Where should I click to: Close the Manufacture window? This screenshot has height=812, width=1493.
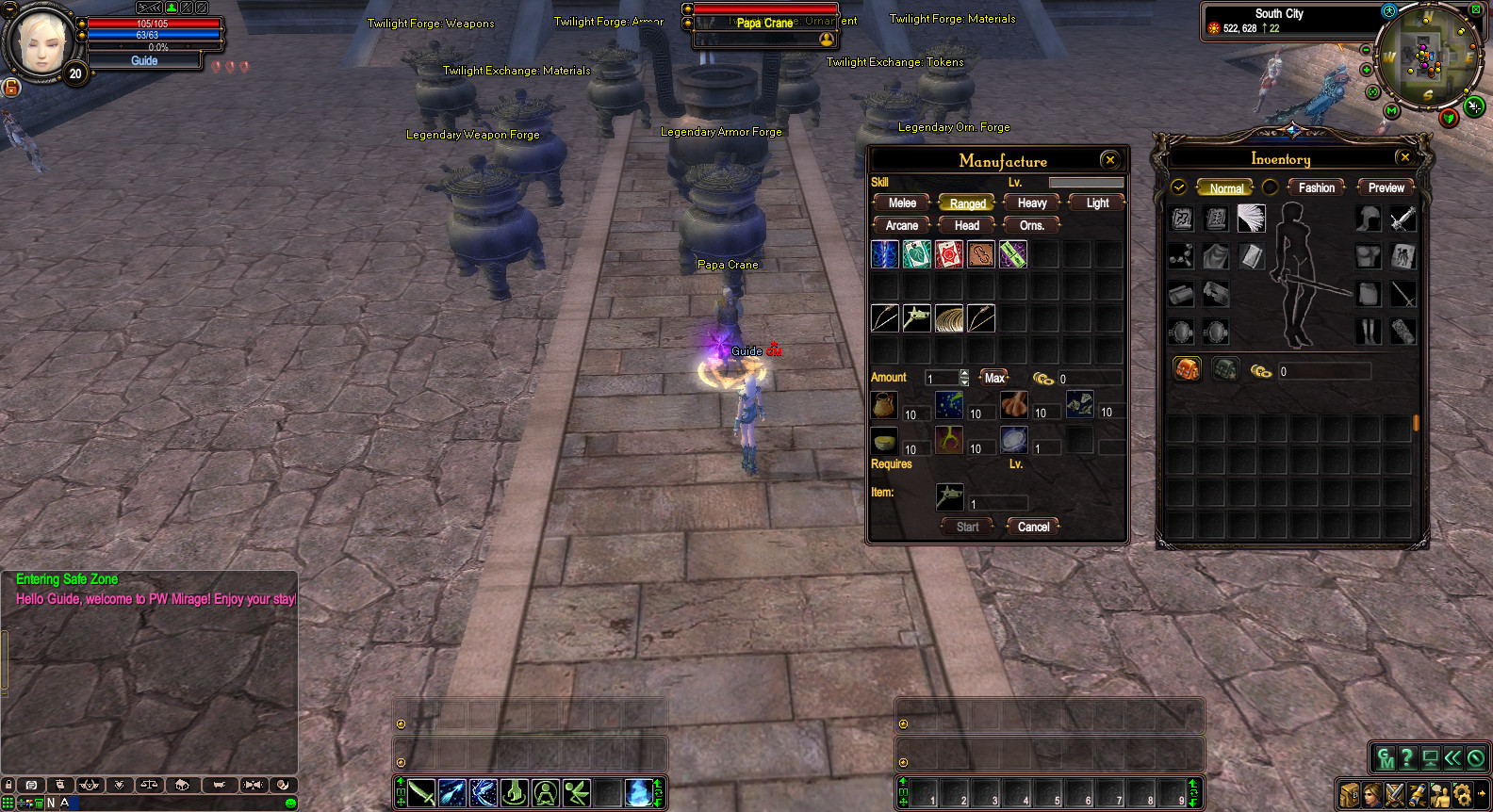(1109, 160)
